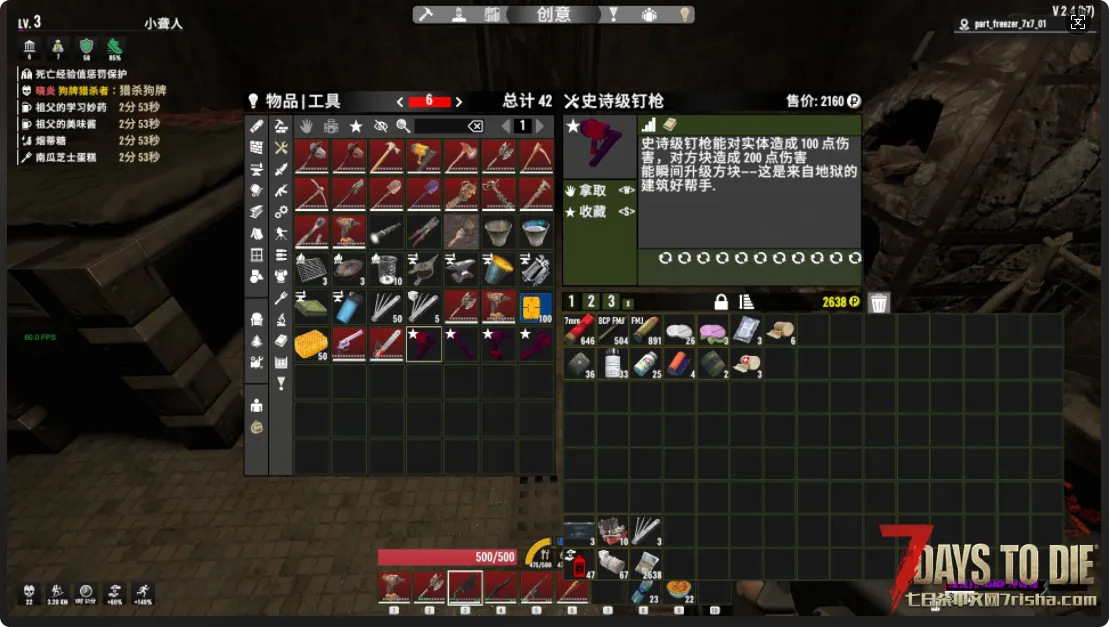The height and width of the screenshot is (627, 1109).
Task: Toggle the star favorites filter
Action: pyautogui.click(x=356, y=126)
